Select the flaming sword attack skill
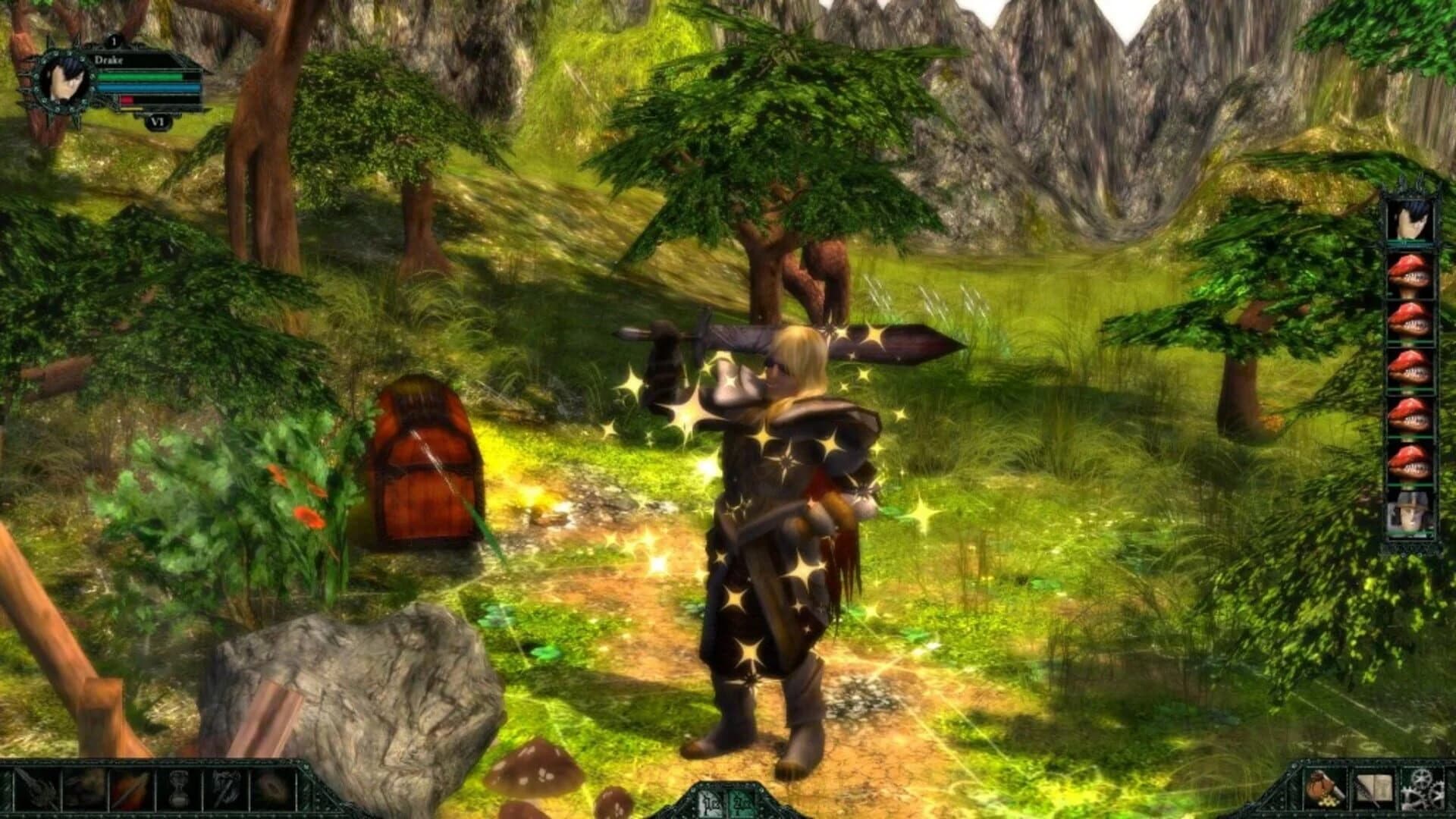1456x819 pixels. pos(129,791)
